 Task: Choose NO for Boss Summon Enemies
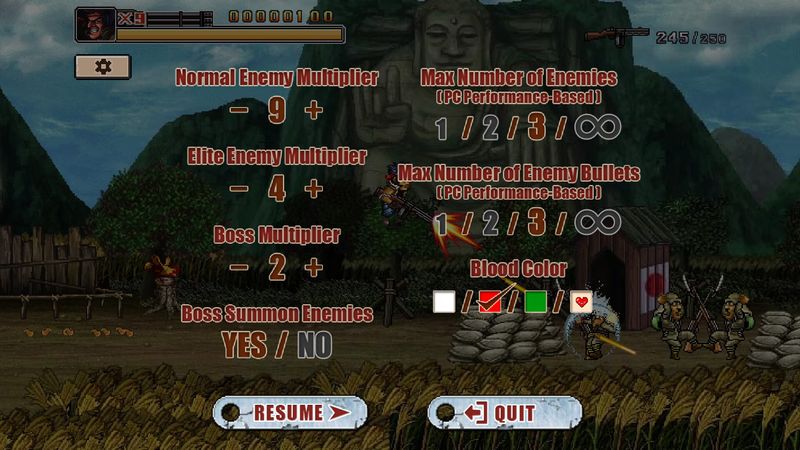click(x=314, y=345)
